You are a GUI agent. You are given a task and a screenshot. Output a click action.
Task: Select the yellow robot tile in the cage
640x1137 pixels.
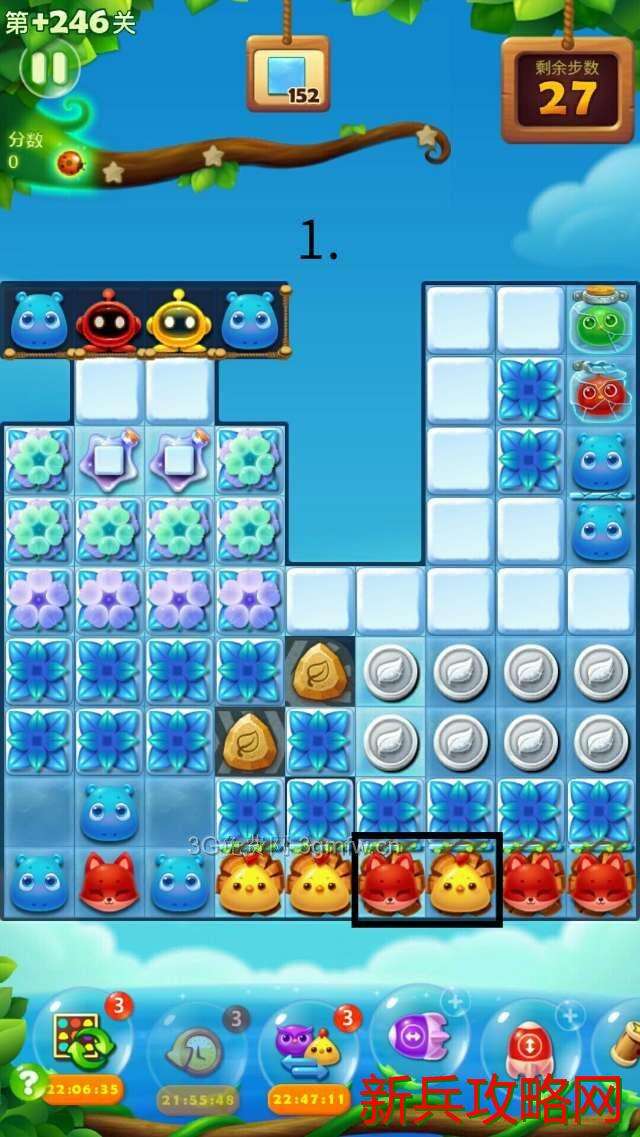(x=178, y=320)
